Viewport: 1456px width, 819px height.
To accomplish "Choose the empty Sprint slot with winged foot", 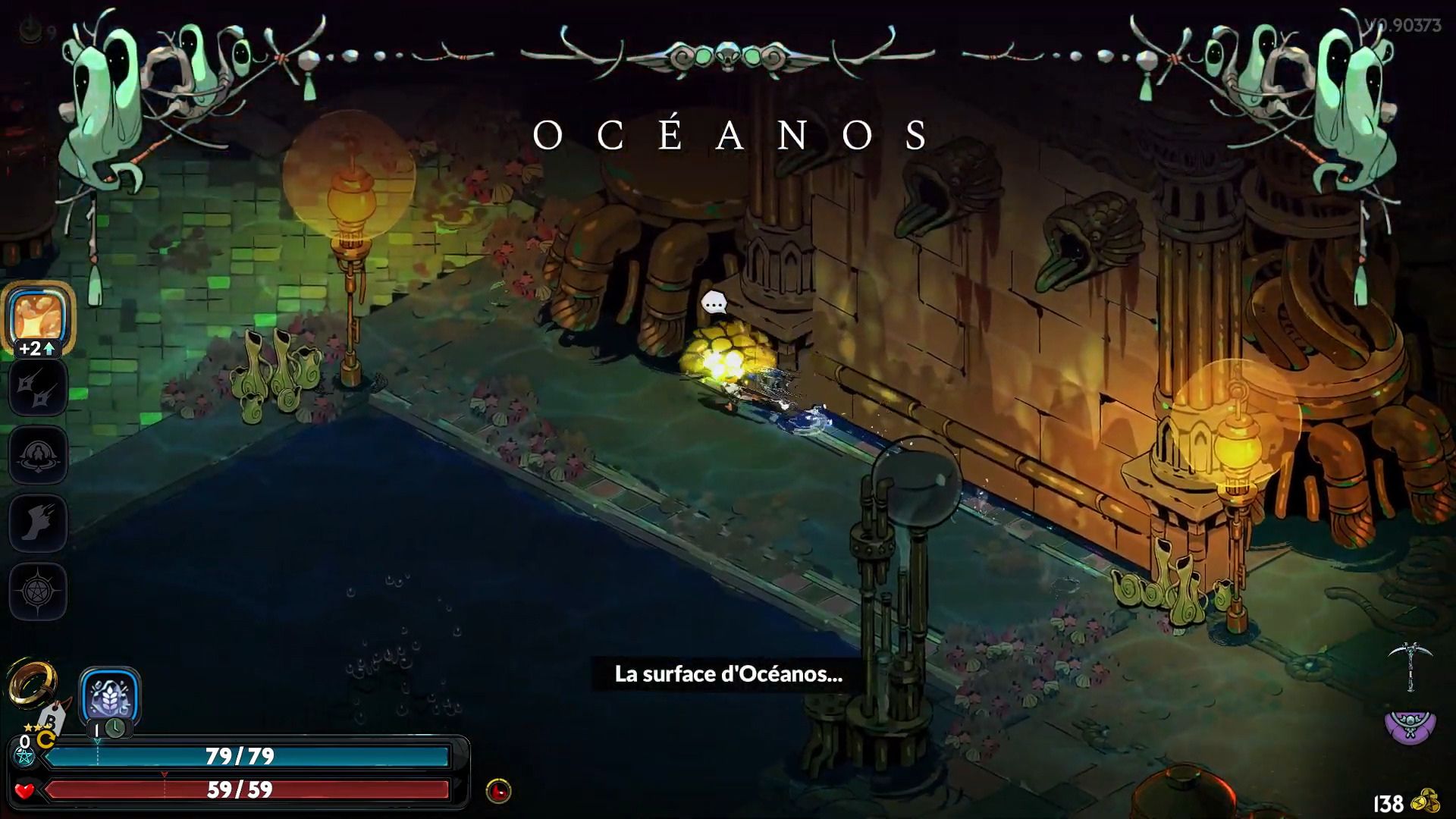I will 38,522.
